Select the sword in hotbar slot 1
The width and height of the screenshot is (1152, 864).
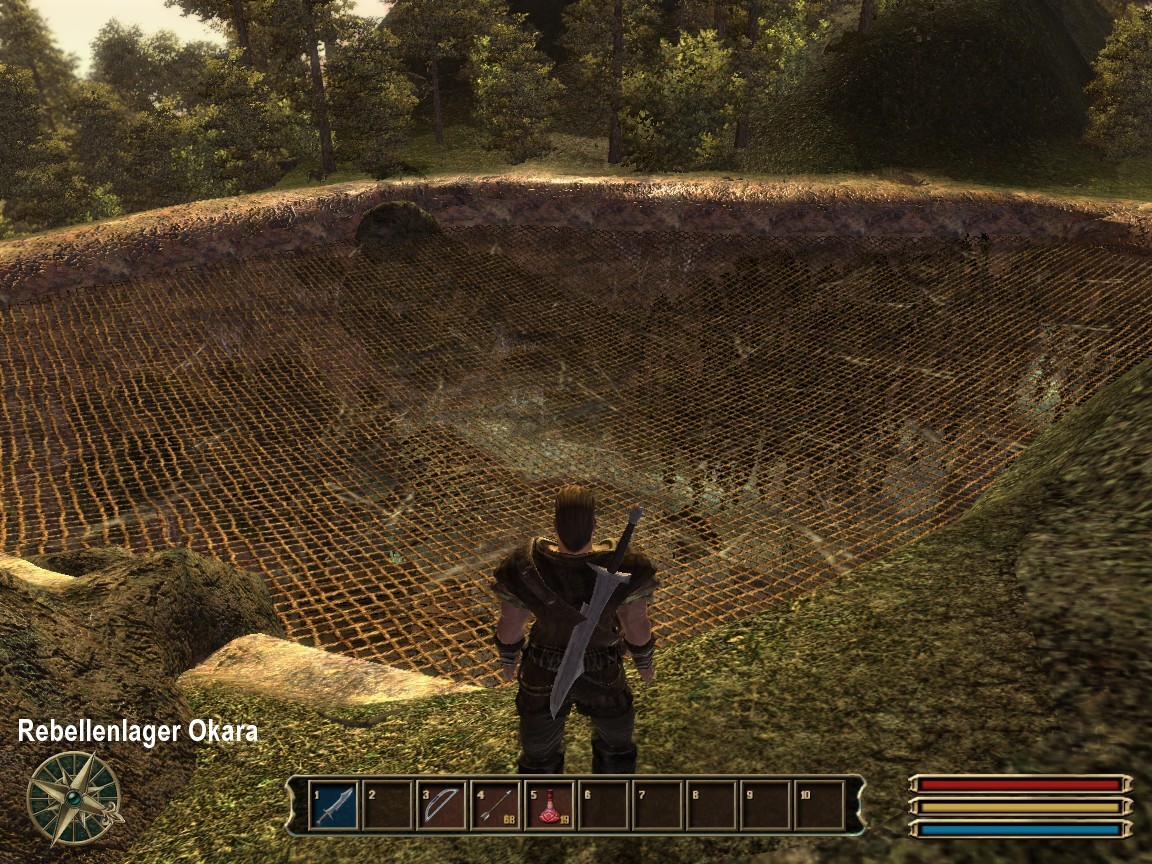click(x=333, y=806)
